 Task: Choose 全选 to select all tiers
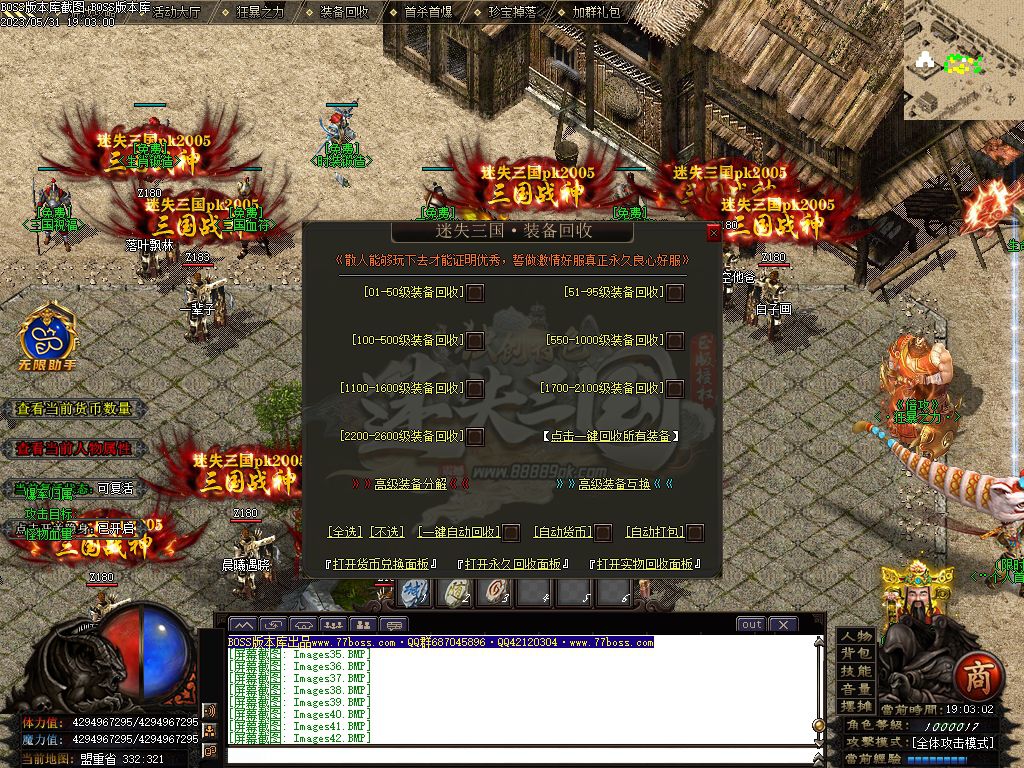pos(345,532)
